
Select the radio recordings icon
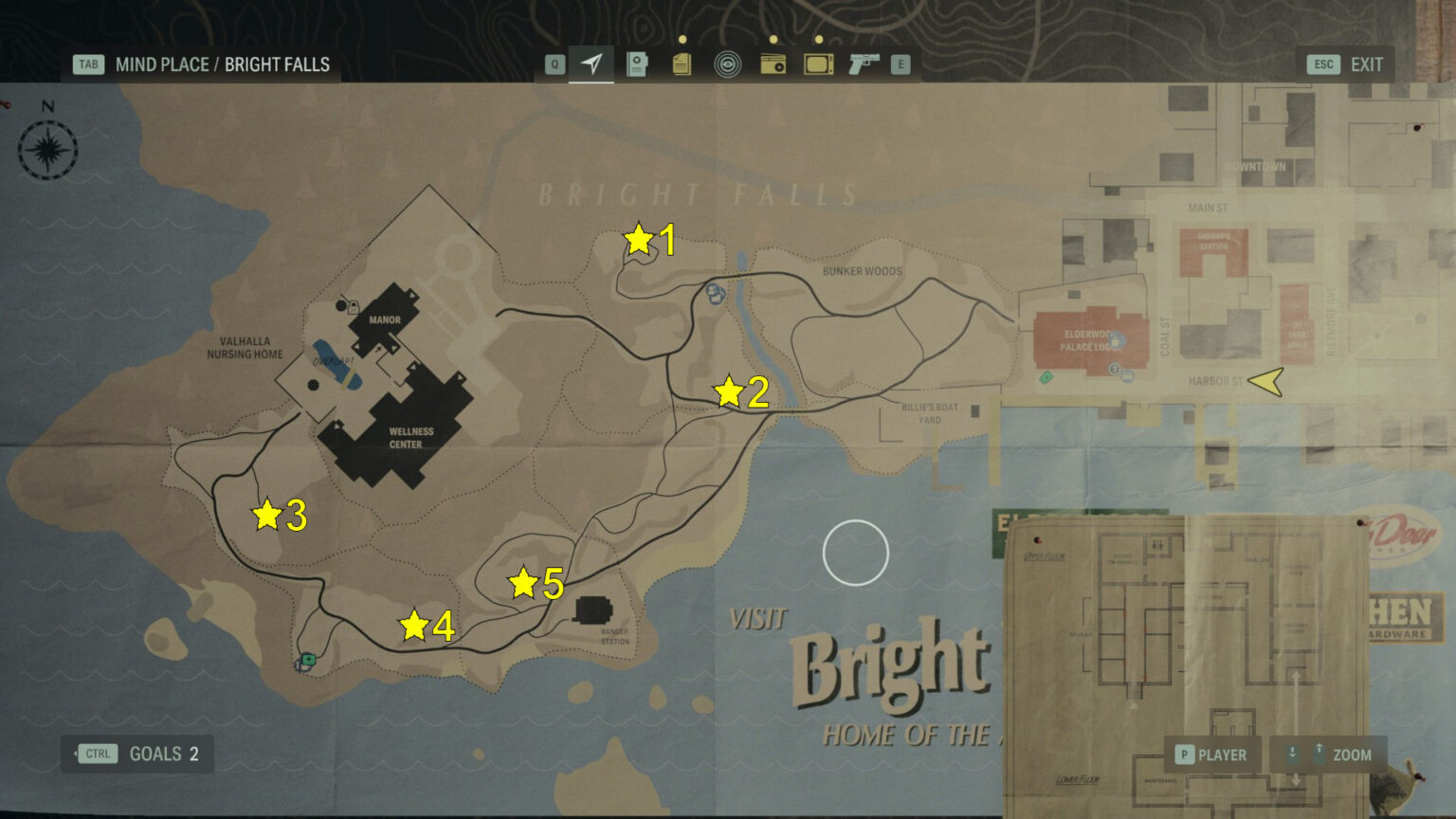coord(773,64)
